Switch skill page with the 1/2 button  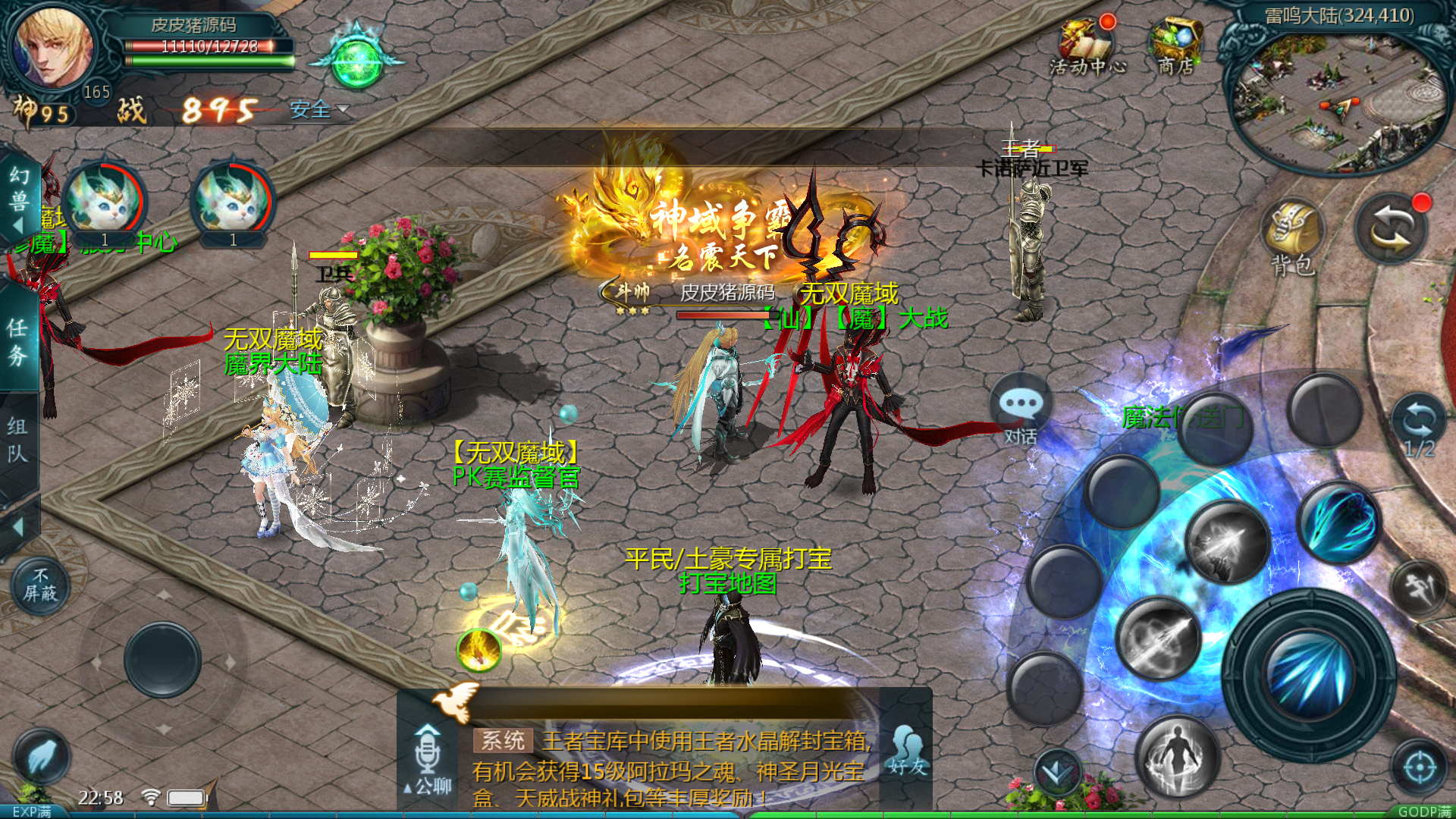tap(1418, 426)
